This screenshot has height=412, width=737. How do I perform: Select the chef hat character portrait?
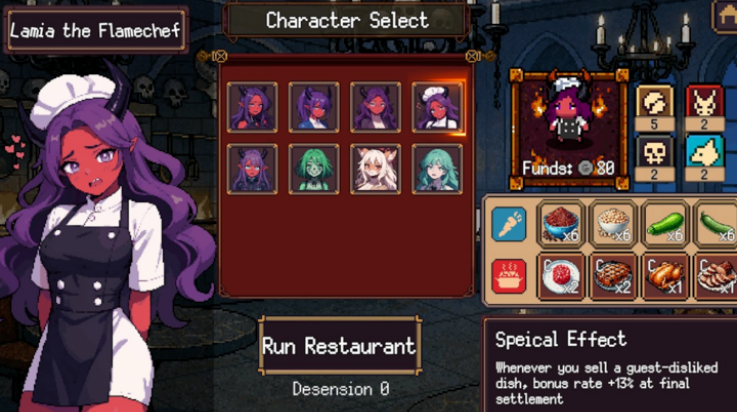coord(437,107)
